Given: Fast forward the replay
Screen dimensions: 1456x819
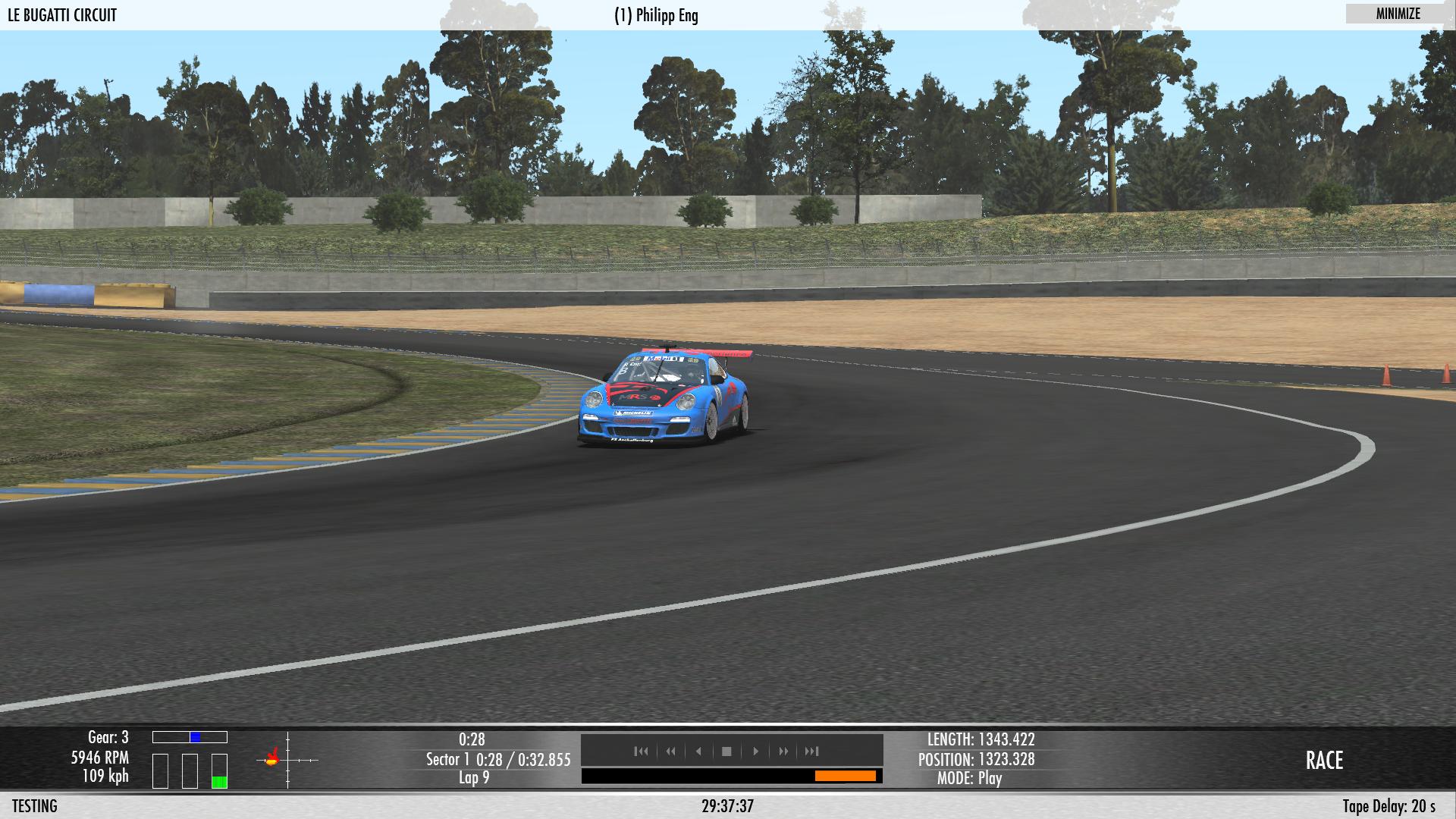Looking at the screenshot, I should coord(783,752).
